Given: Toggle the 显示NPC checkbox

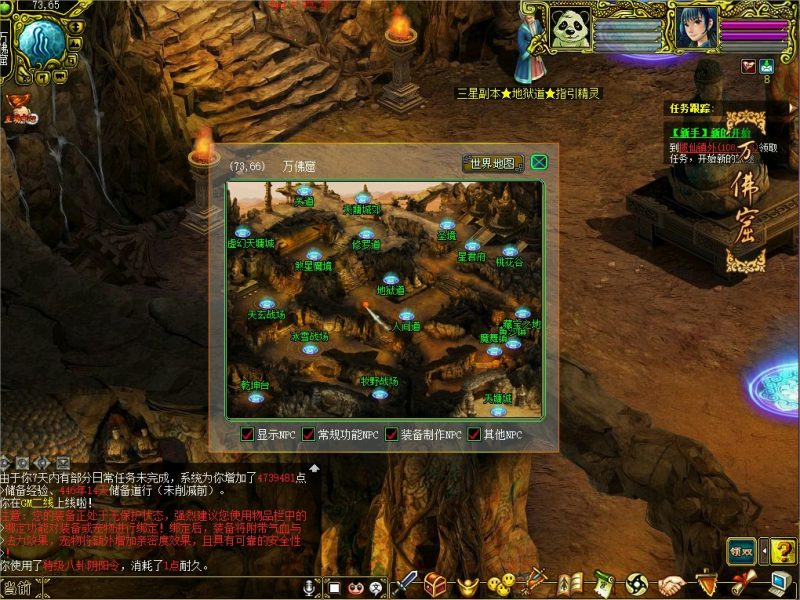Looking at the screenshot, I should click(248, 435).
